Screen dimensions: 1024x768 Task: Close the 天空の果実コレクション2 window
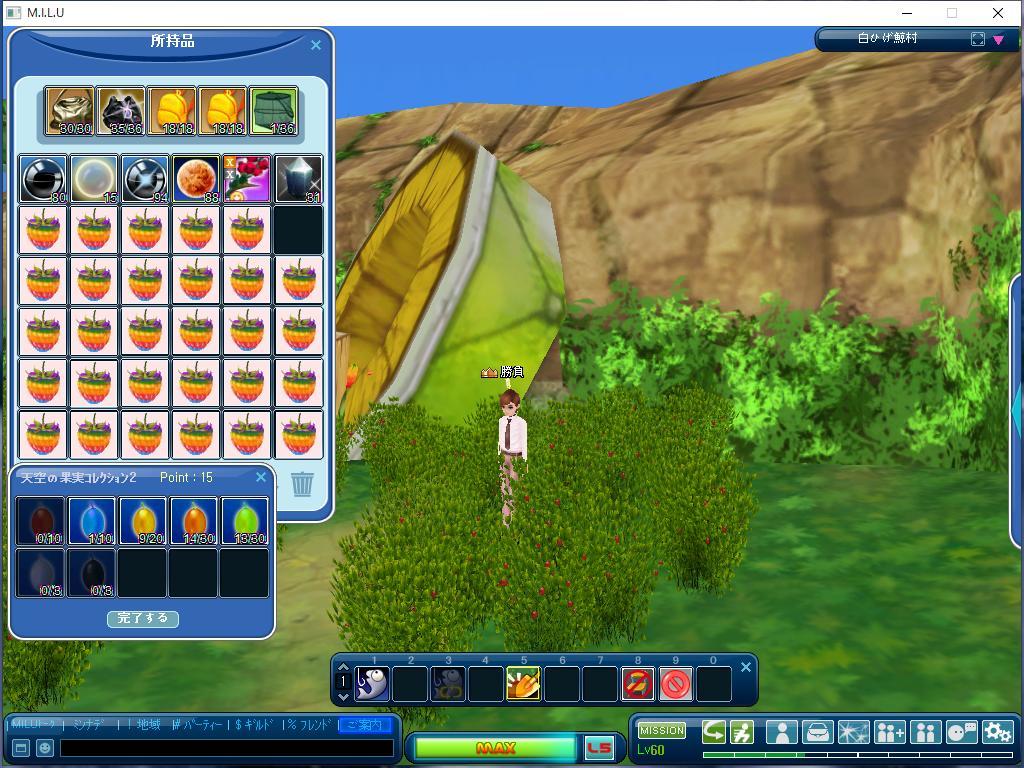[261, 477]
